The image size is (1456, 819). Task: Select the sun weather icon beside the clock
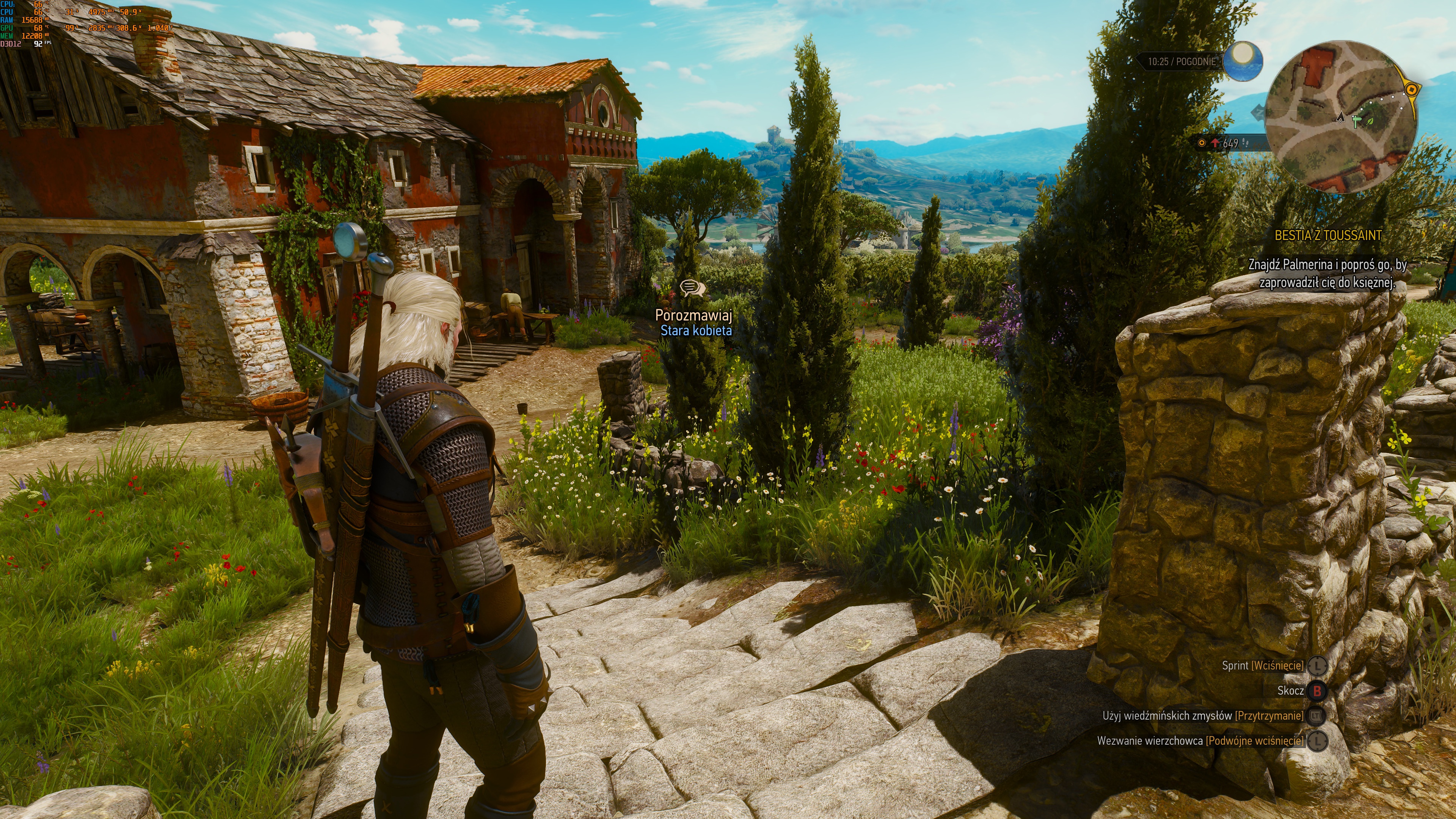point(1243,60)
